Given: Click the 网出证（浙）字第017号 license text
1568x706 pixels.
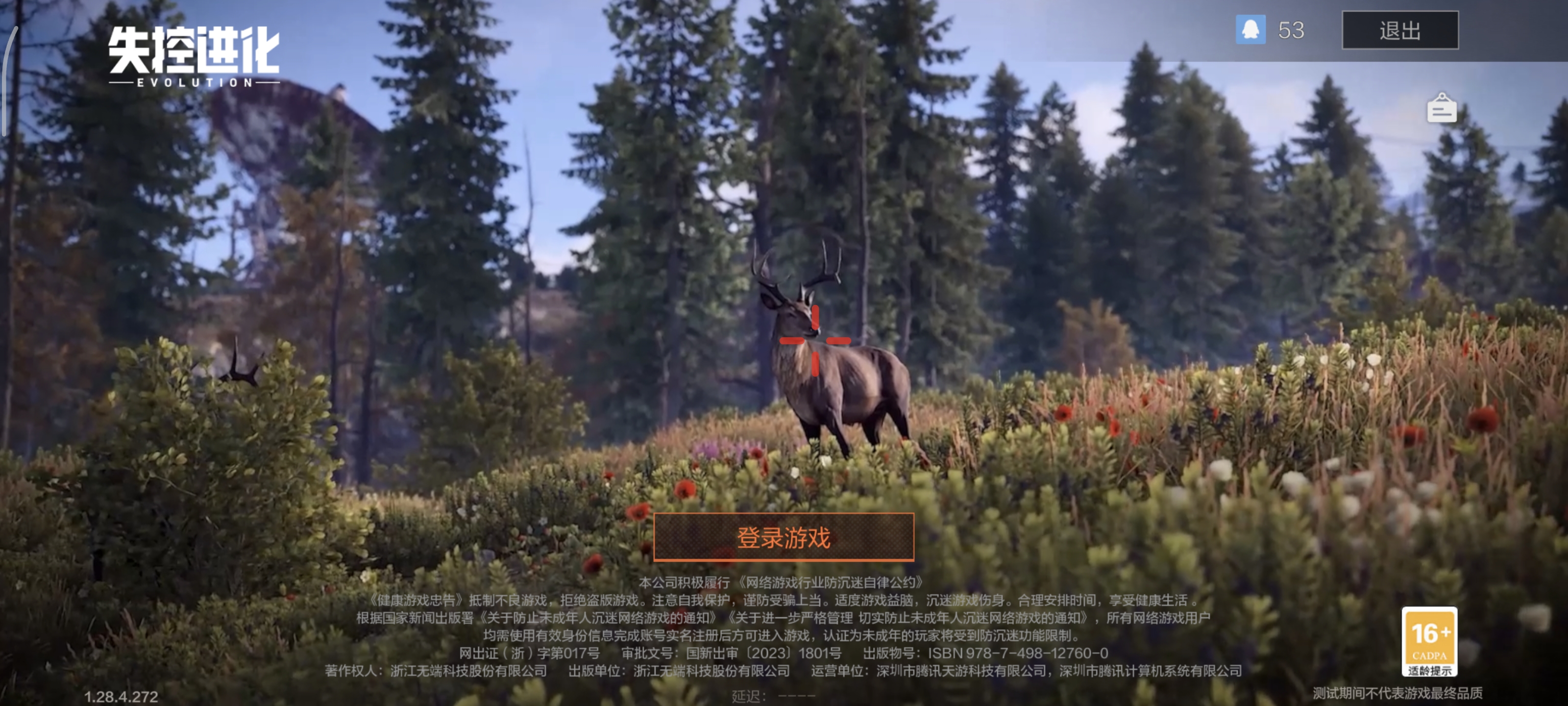Looking at the screenshot, I should [530, 653].
